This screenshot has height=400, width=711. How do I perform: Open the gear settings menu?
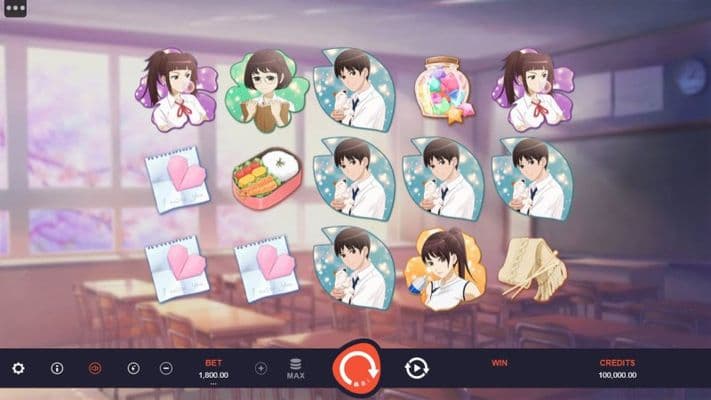(x=18, y=368)
